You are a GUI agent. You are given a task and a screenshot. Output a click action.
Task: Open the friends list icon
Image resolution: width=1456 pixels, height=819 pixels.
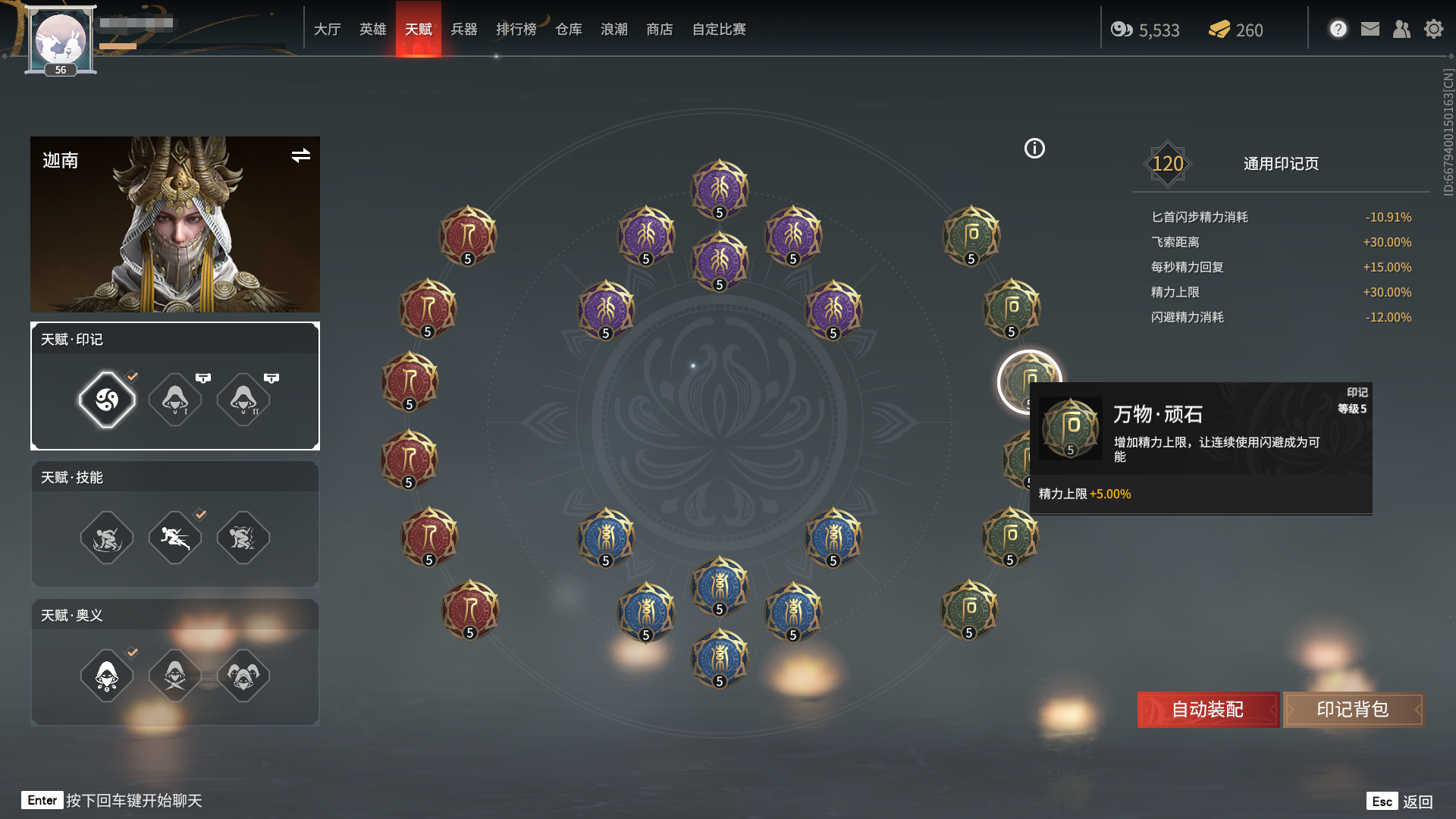pyautogui.click(x=1402, y=29)
